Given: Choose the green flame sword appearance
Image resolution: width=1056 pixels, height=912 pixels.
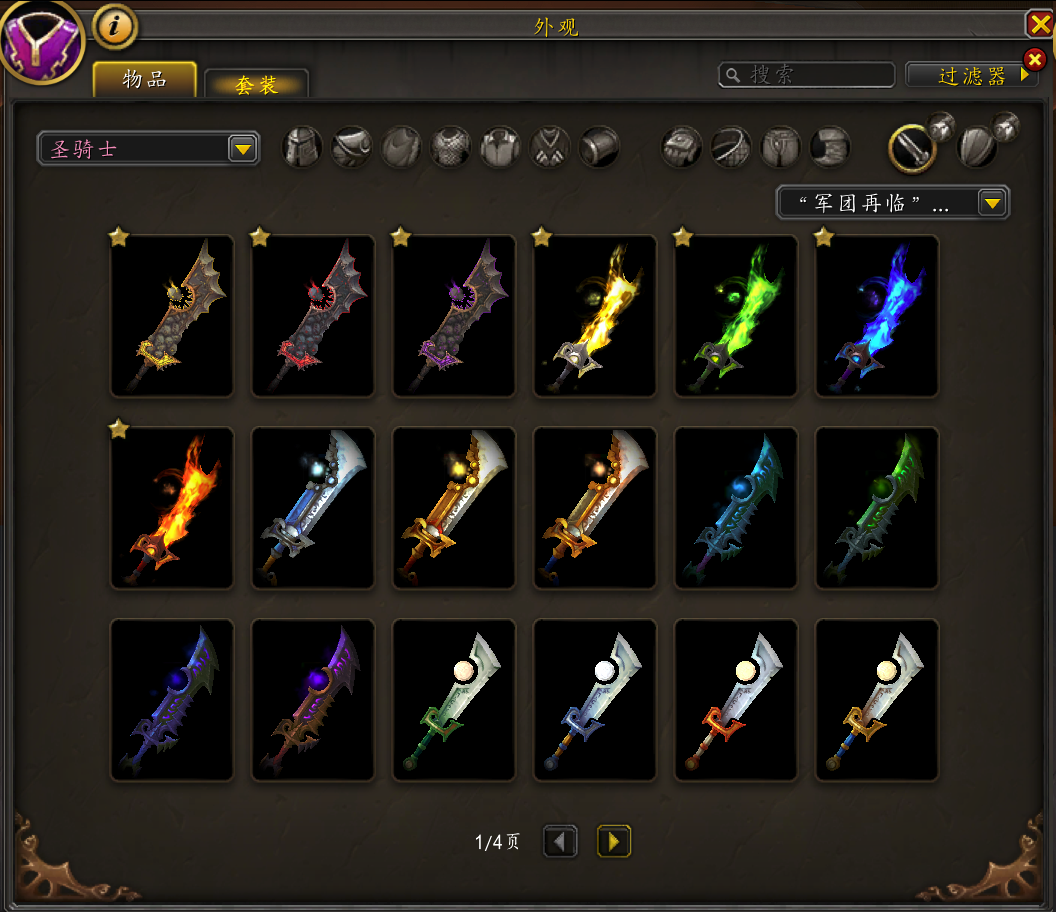Looking at the screenshot, I should (736, 316).
